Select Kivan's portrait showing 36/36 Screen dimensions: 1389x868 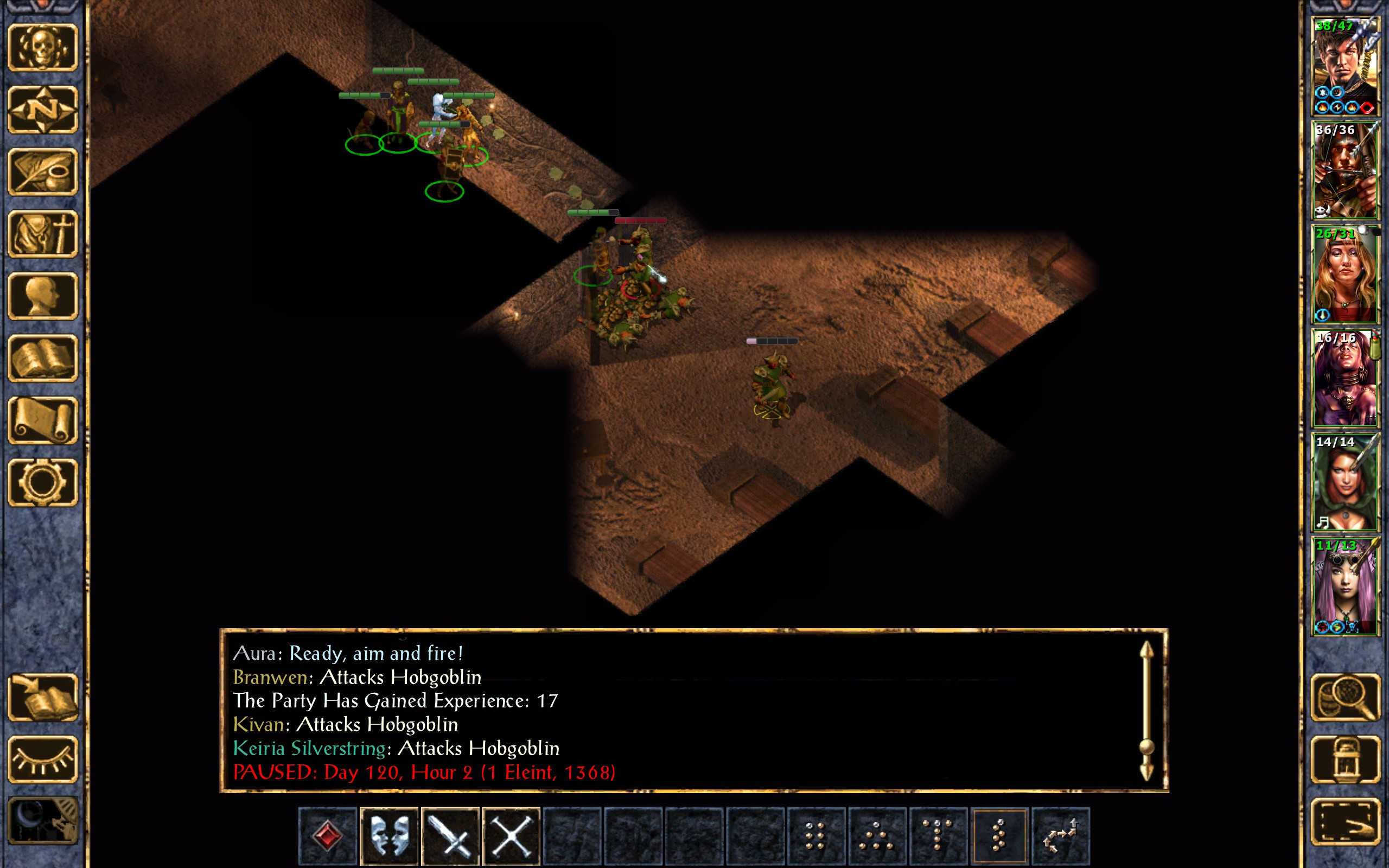1346,170
